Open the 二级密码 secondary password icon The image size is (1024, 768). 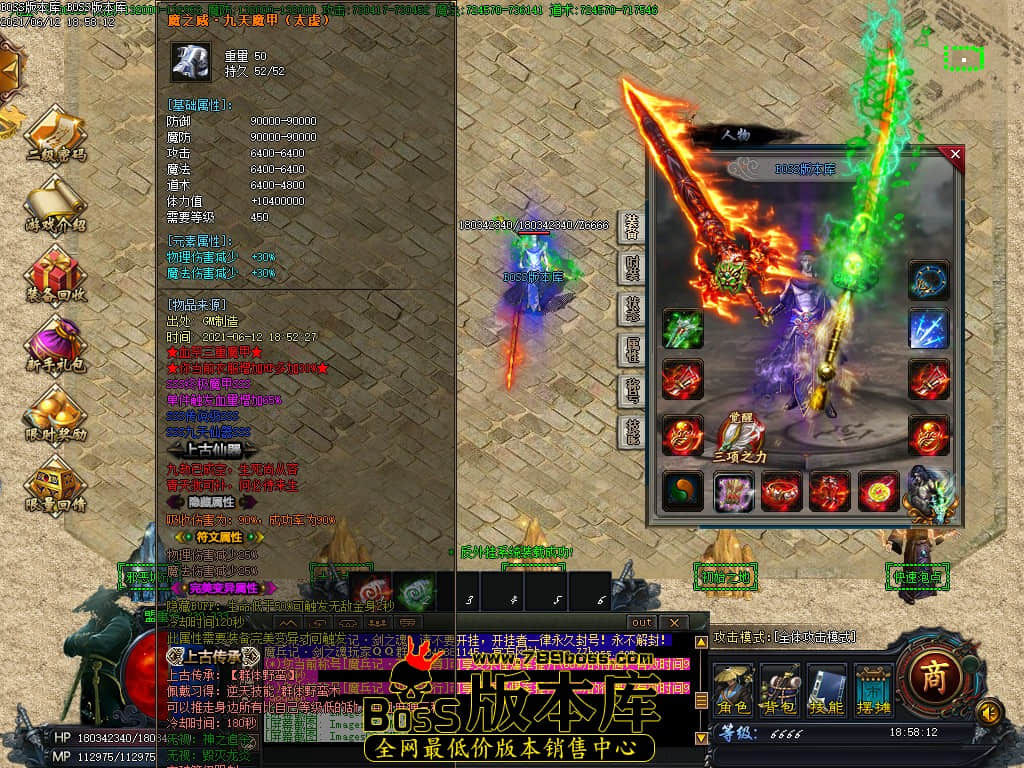click(x=55, y=135)
